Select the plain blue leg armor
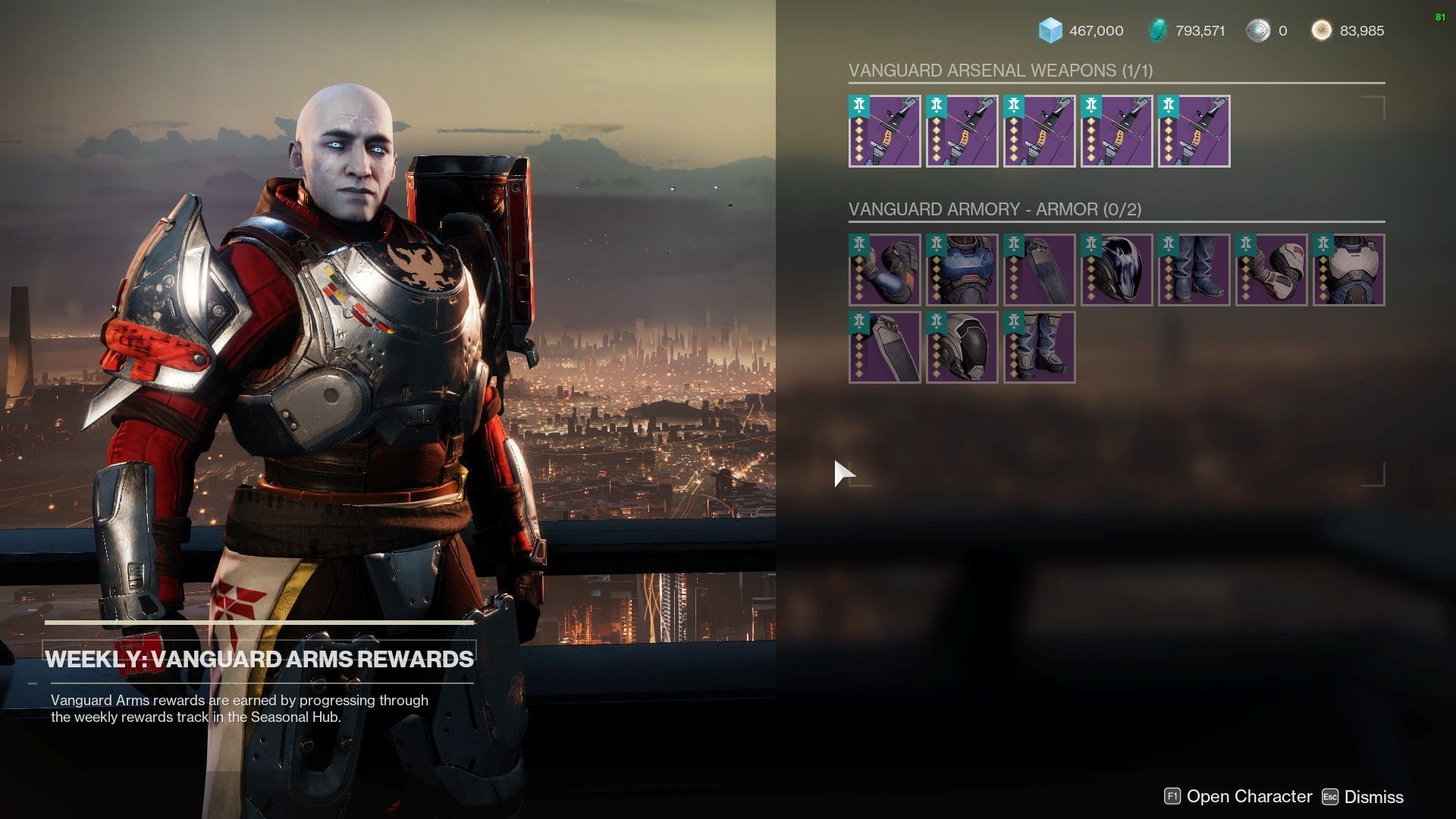1456x819 pixels. click(1194, 270)
